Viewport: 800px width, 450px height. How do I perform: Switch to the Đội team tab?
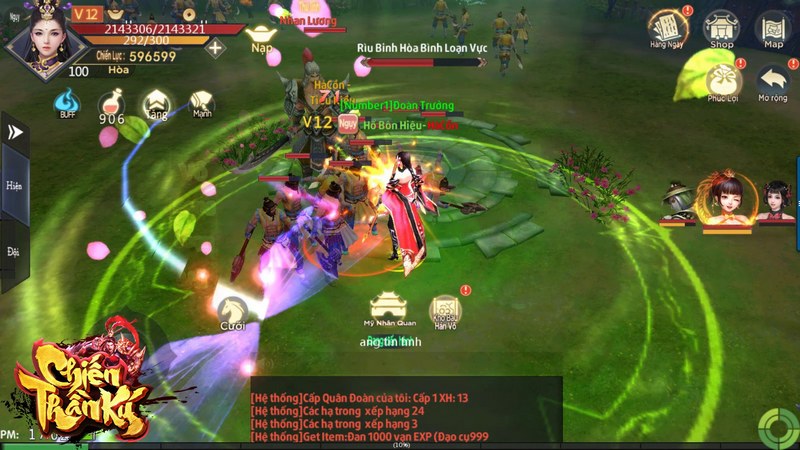[x=14, y=252]
